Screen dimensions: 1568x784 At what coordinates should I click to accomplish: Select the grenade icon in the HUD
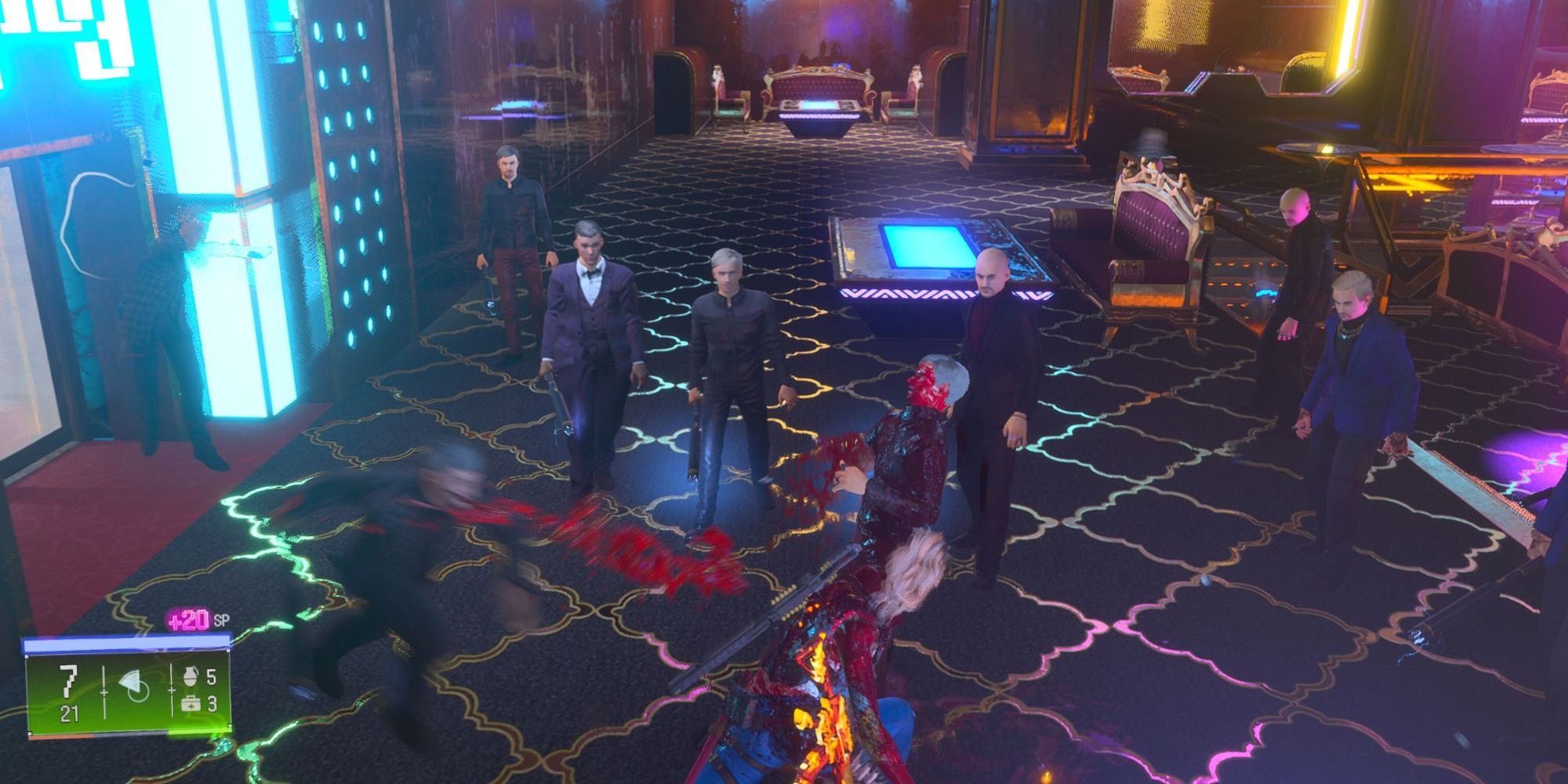[190, 677]
